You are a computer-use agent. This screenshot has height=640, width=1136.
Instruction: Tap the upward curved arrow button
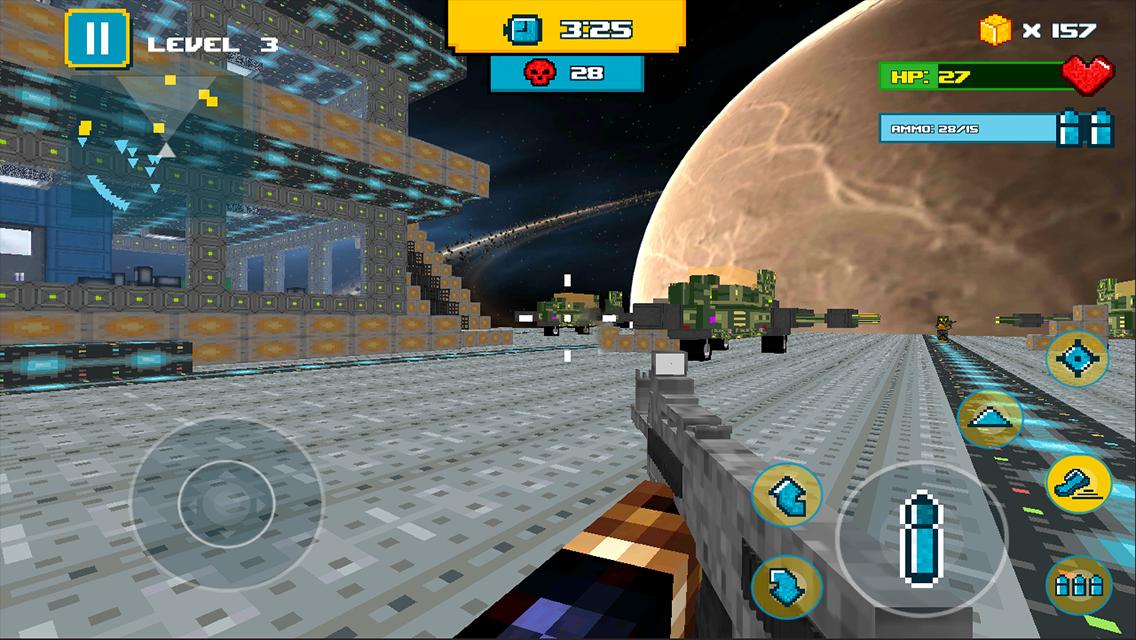point(786,494)
